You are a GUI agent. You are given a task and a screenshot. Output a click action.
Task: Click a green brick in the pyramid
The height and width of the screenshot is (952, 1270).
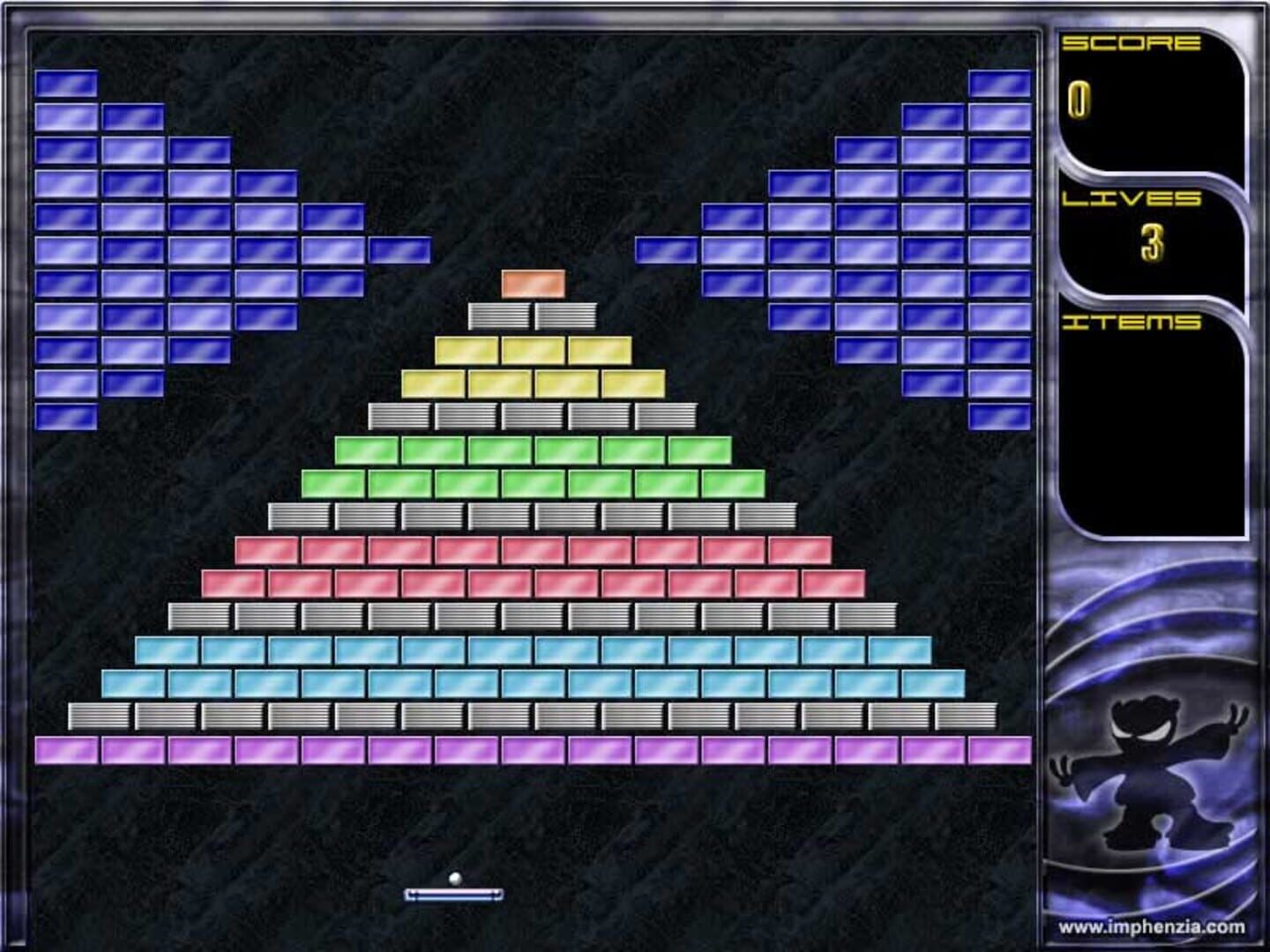click(529, 450)
